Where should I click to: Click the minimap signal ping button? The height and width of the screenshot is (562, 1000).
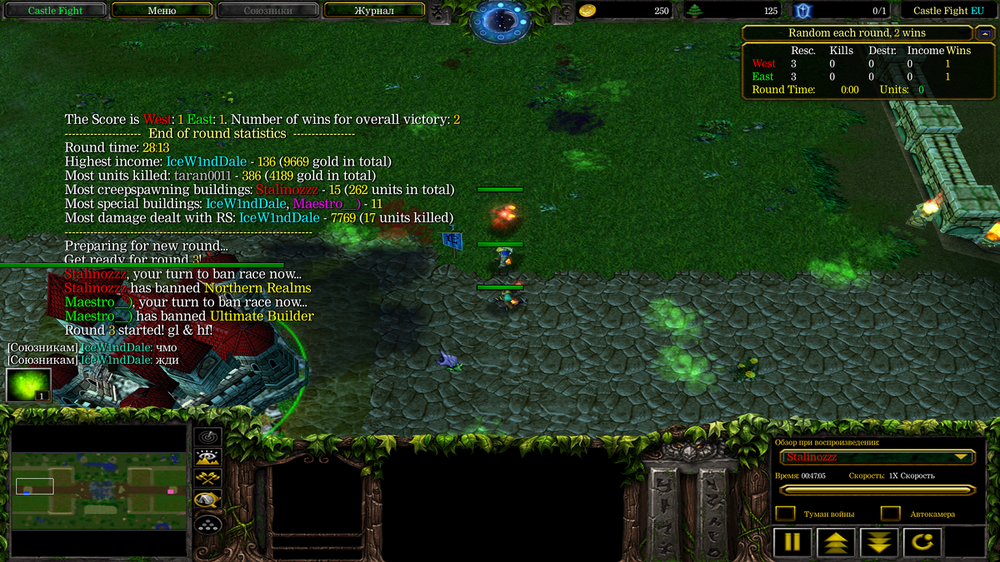pos(208,437)
